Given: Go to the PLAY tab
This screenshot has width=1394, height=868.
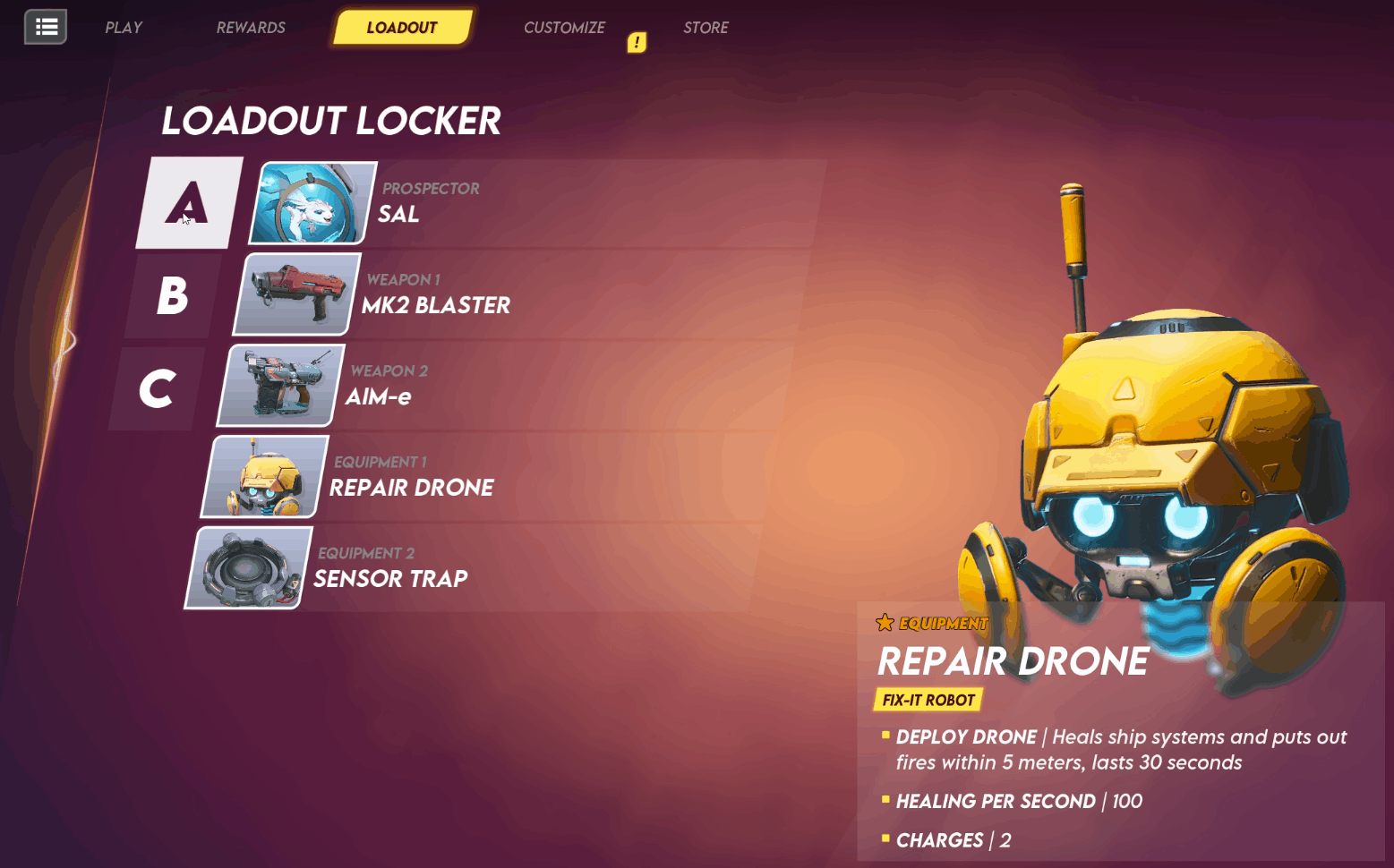Looking at the screenshot, I should (123, 27).
